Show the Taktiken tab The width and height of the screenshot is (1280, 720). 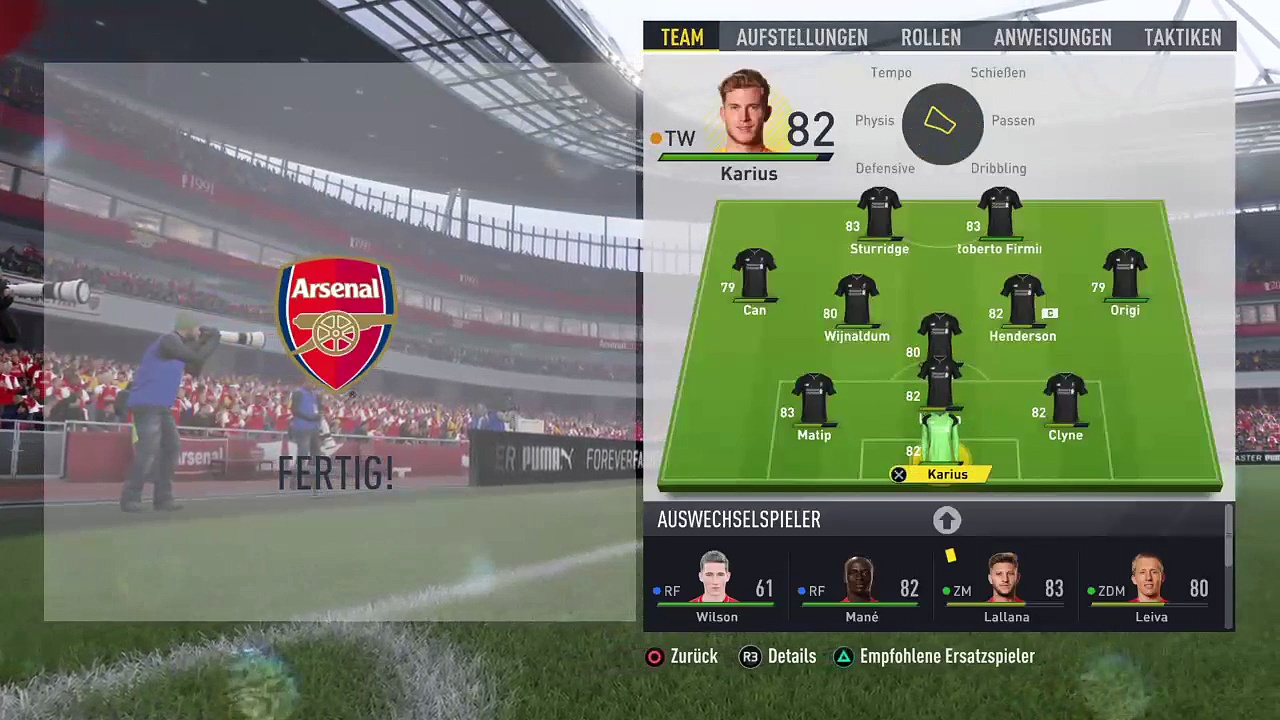[x=1182, y=37]
